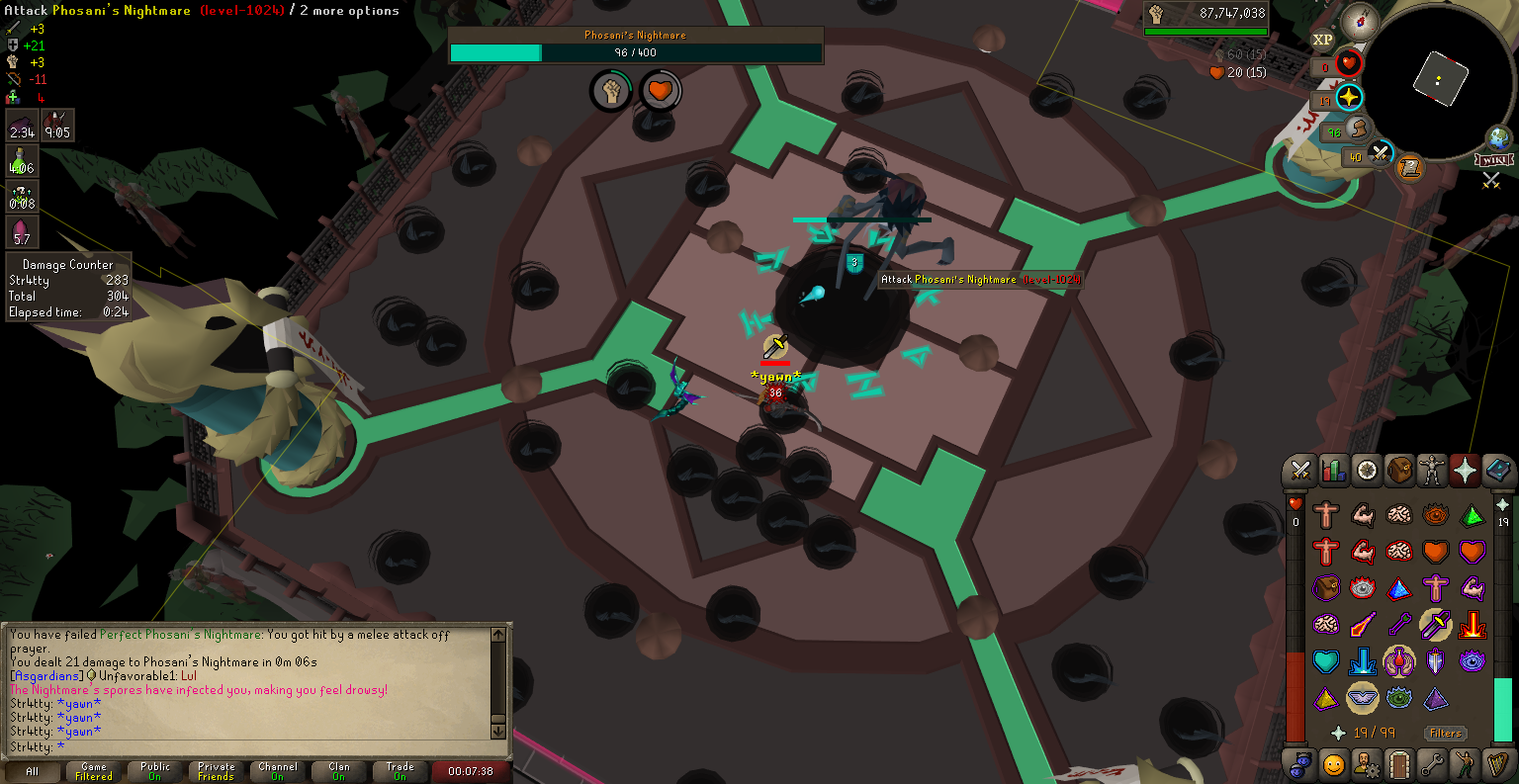Switch to the Skills tab

pyautogui.click(x=1333, y=472)
